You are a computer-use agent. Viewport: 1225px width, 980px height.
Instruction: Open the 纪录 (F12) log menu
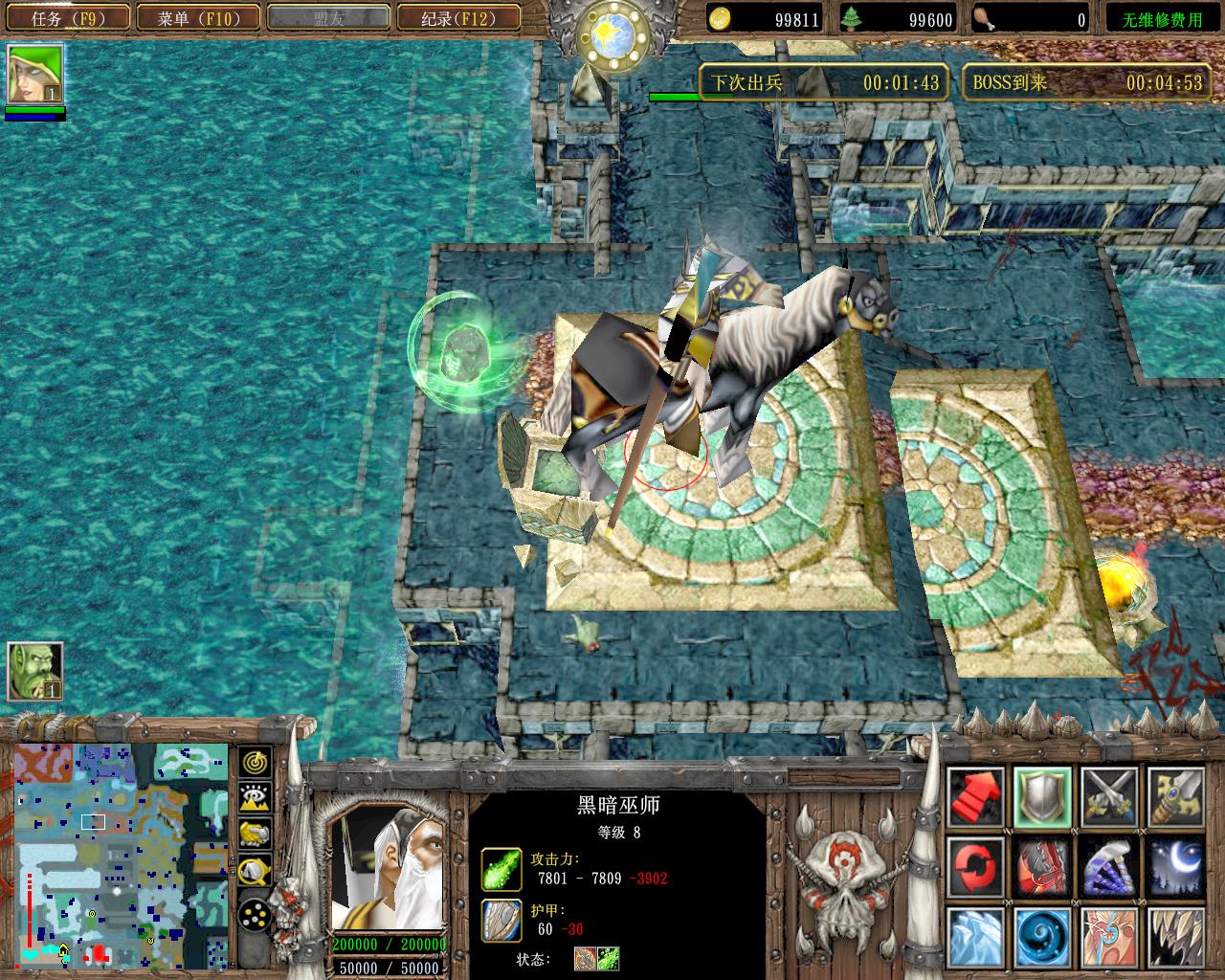pyautogui.click(x=457, y=17)
